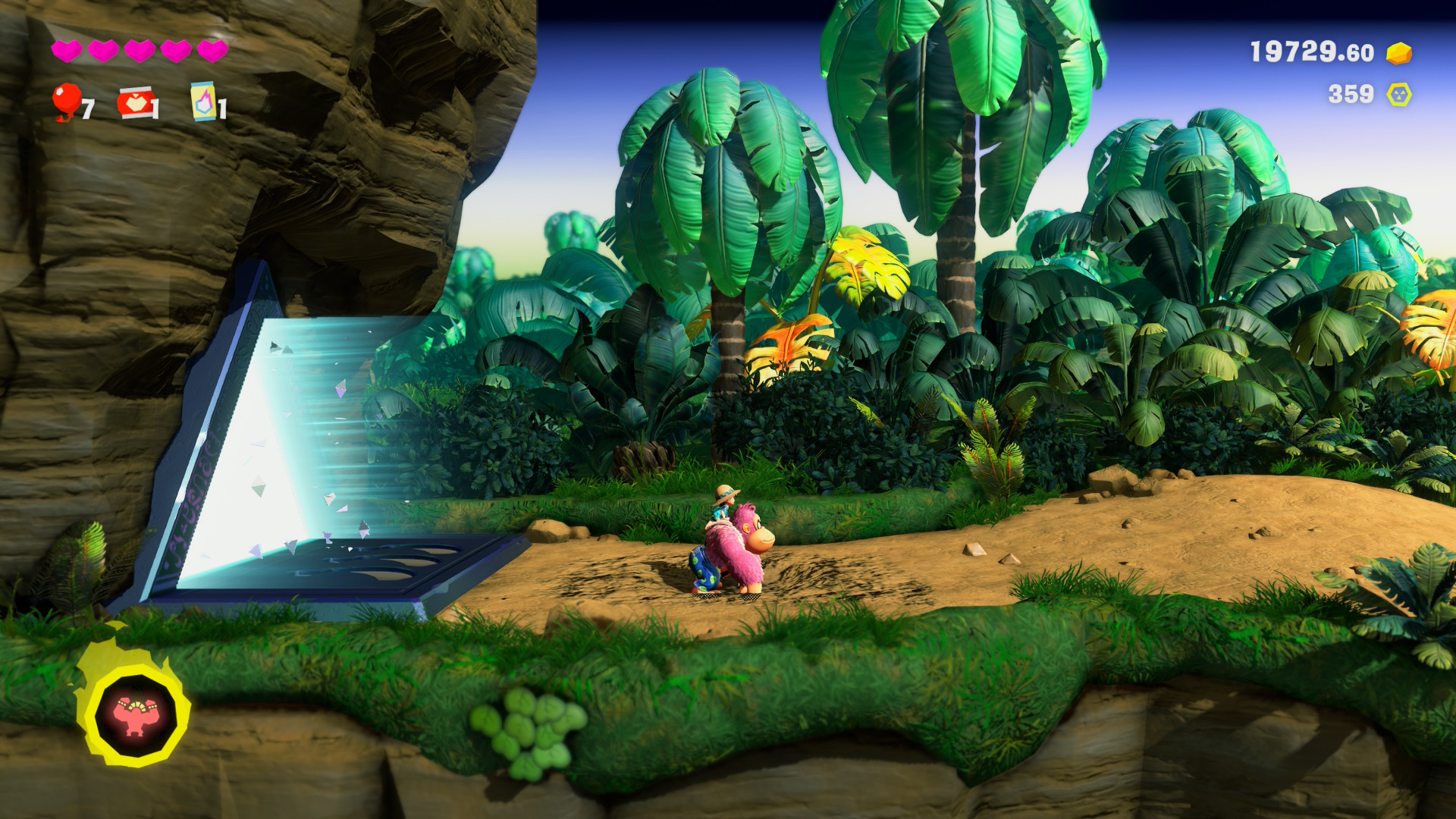Click the gold nugget currency icon
The height and width of the screenshot is (819, 1456).
(1398, 53)
